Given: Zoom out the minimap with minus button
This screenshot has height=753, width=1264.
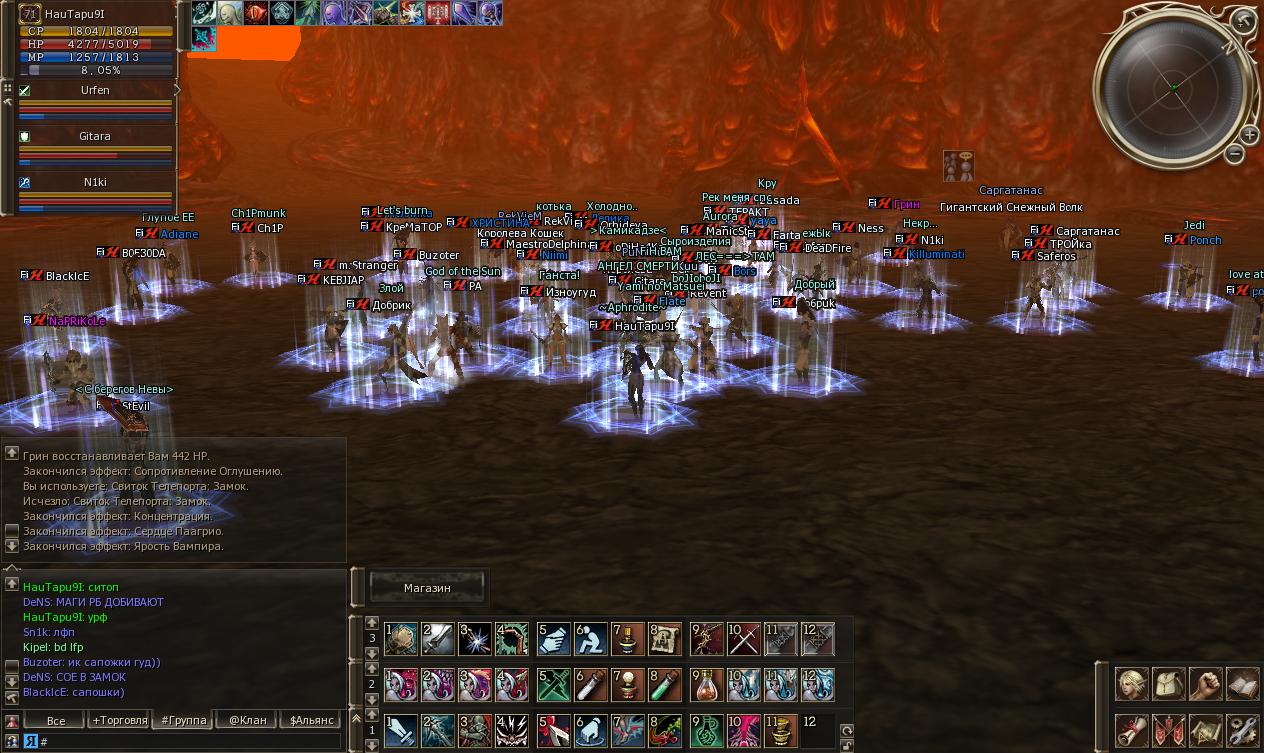Looking at the screenshot, I should 1235,154.
